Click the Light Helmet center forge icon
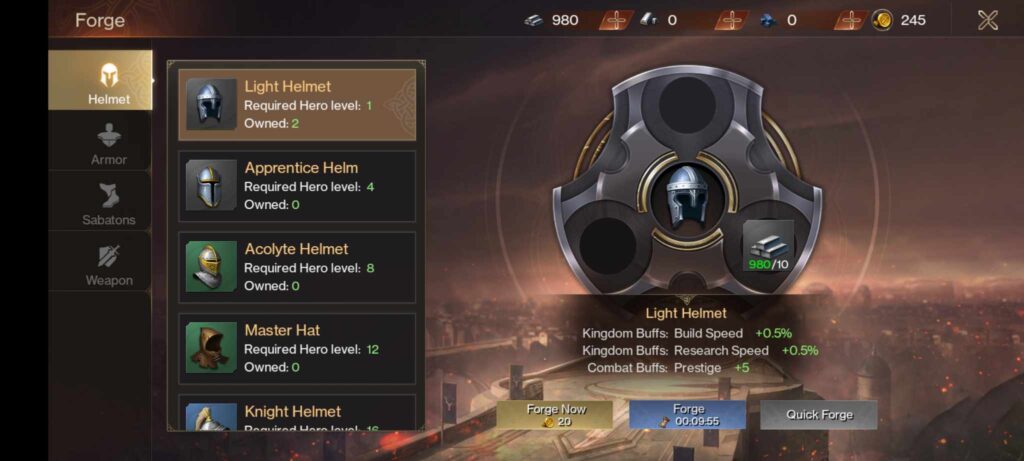Screen dimensions: 1024x461 tap(686, 195)
